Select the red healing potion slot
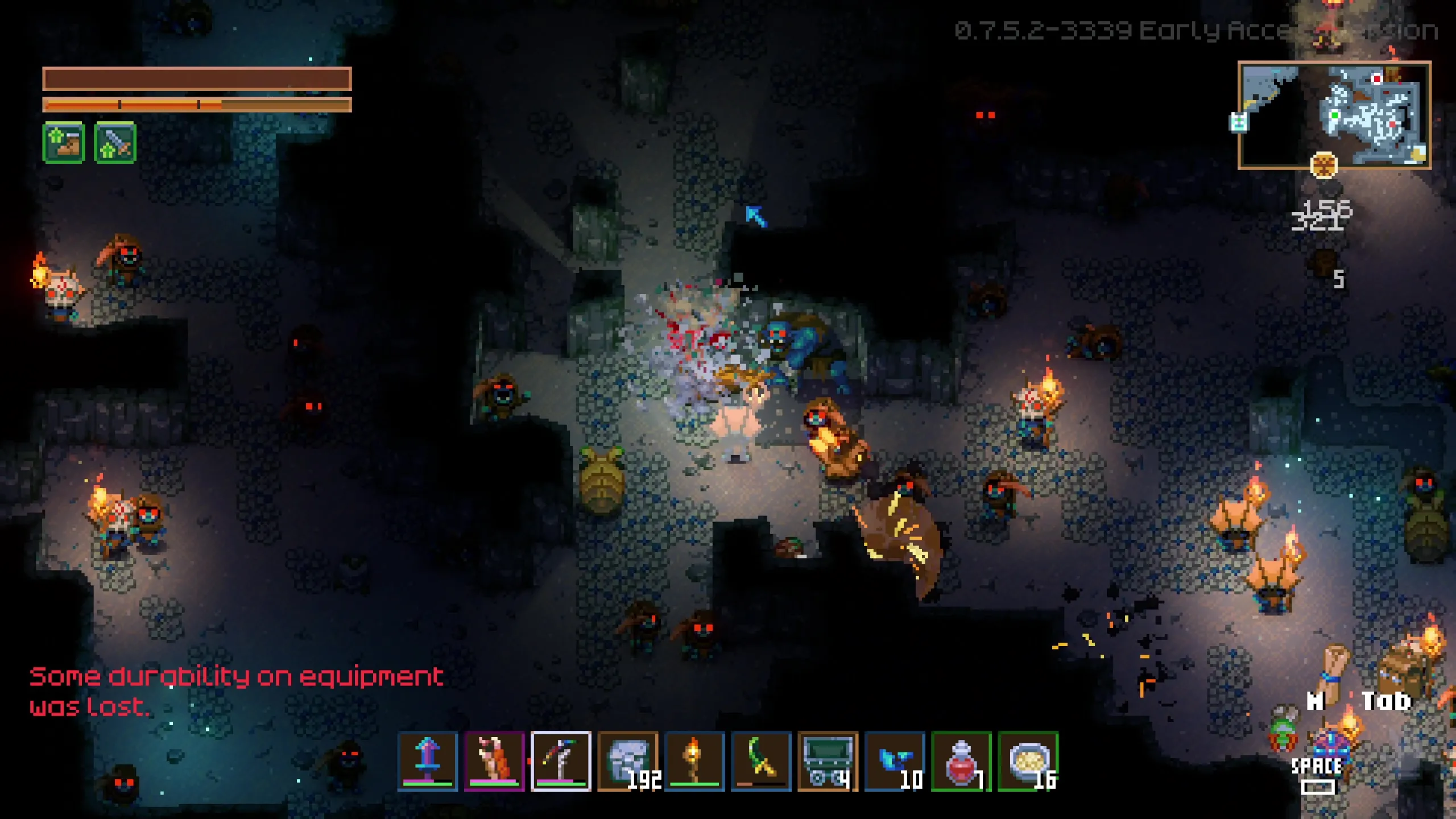This screenshot has height=819, width=1456. pos(961,761)
